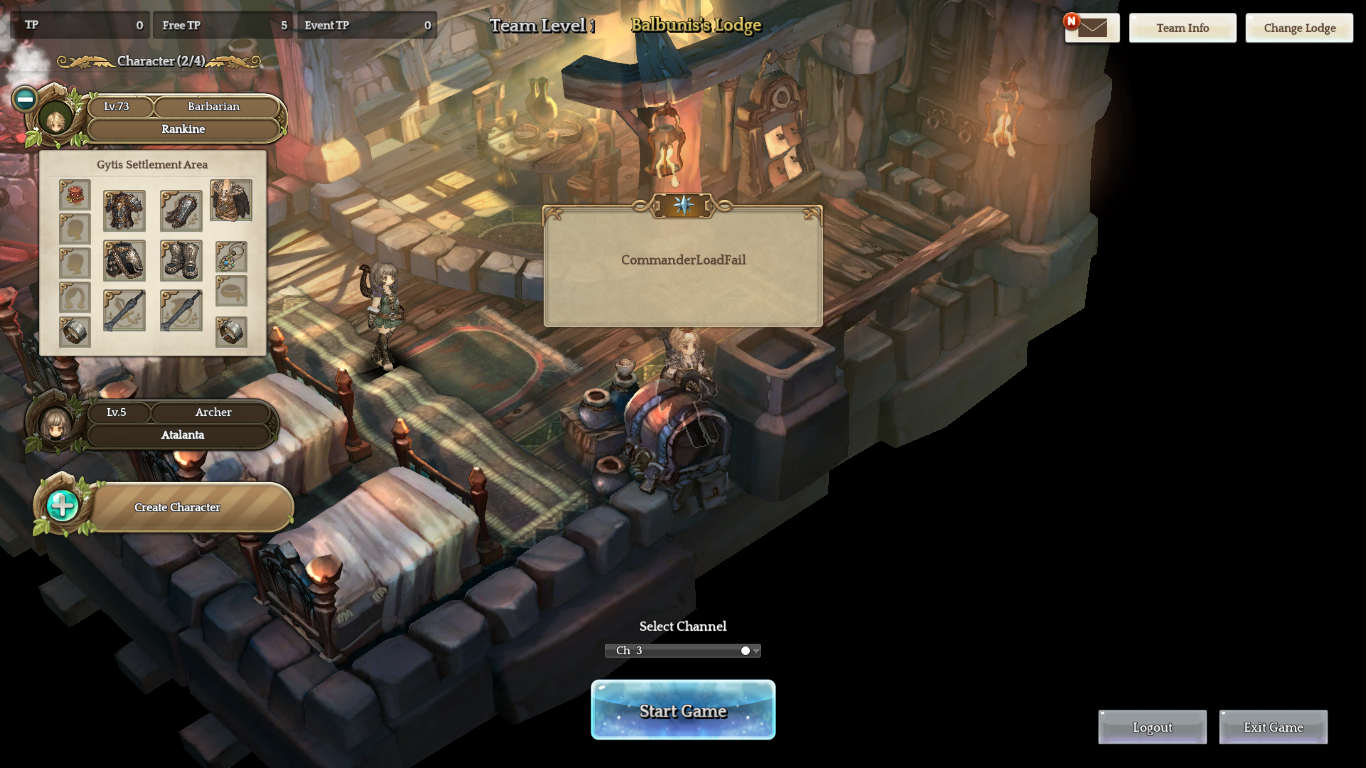View the winged costume slot

click(231, 201)
